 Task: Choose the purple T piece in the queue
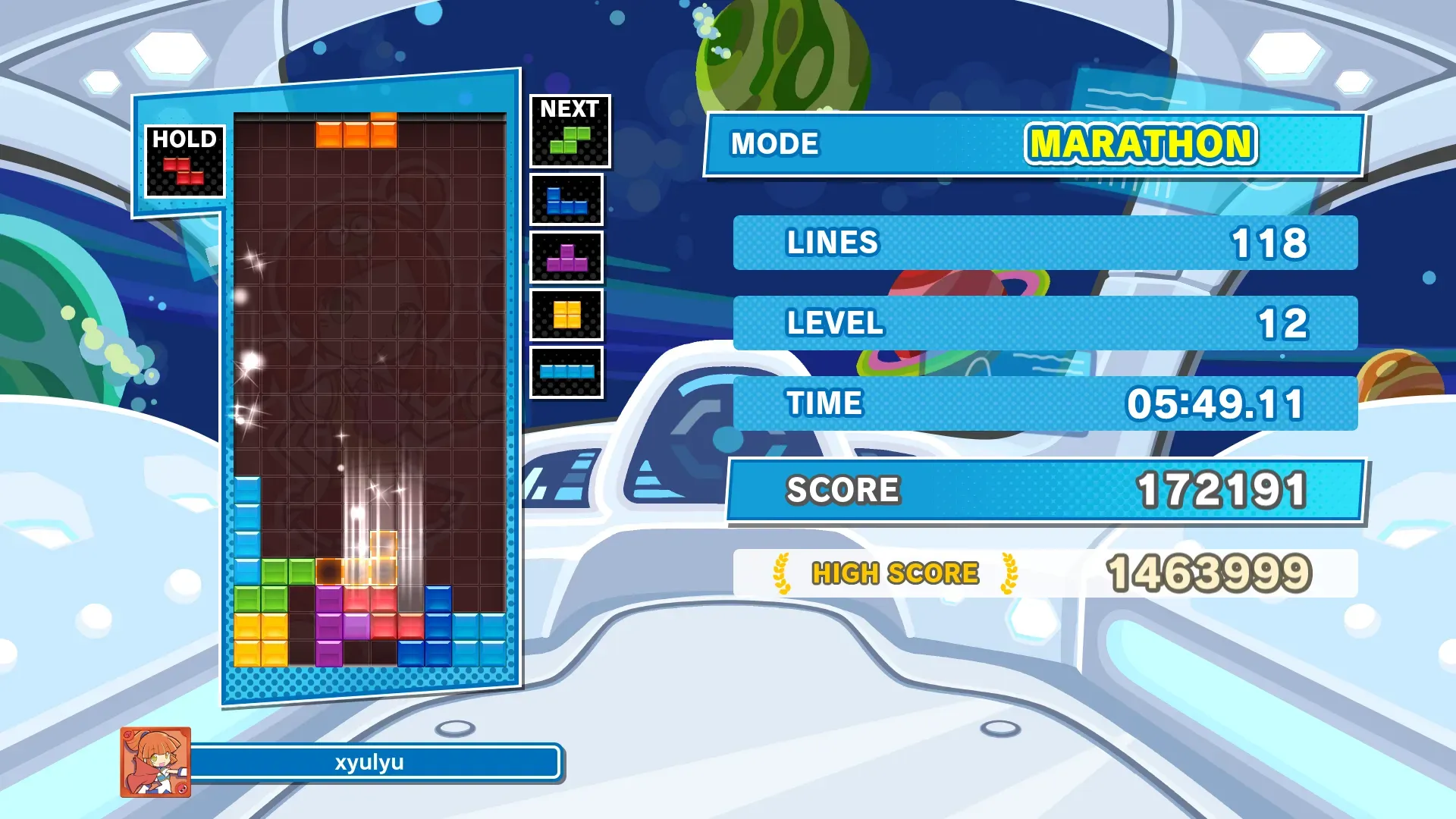point(566,258)
